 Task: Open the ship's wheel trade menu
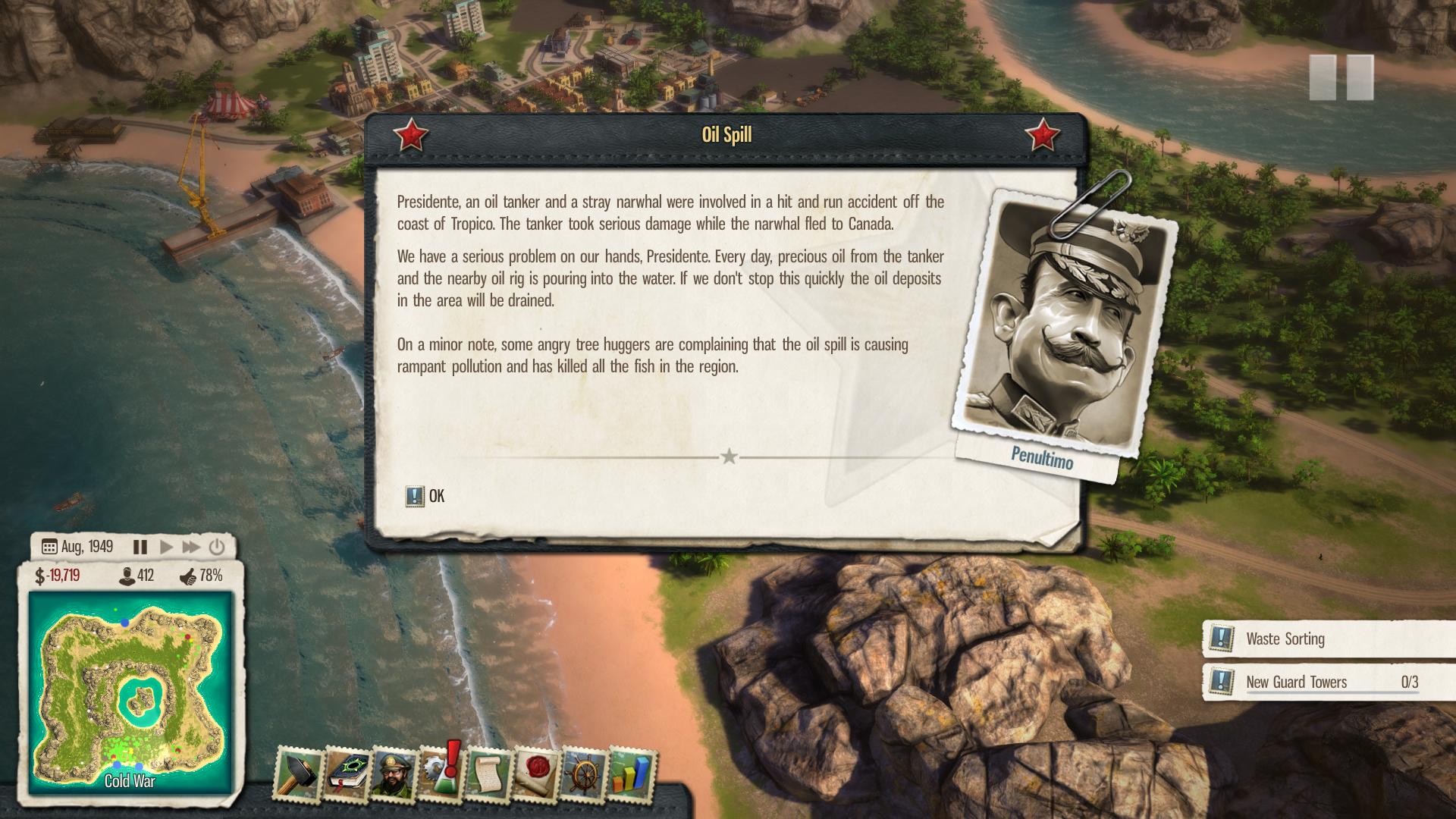(x=584, y=775)
